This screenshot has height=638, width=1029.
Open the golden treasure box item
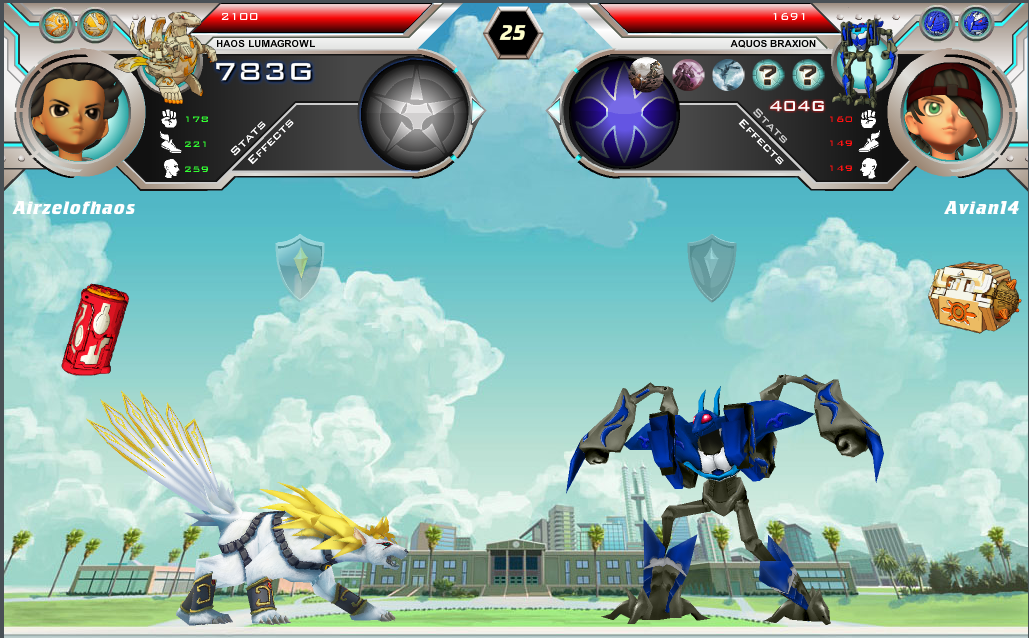tap(967, 296)
